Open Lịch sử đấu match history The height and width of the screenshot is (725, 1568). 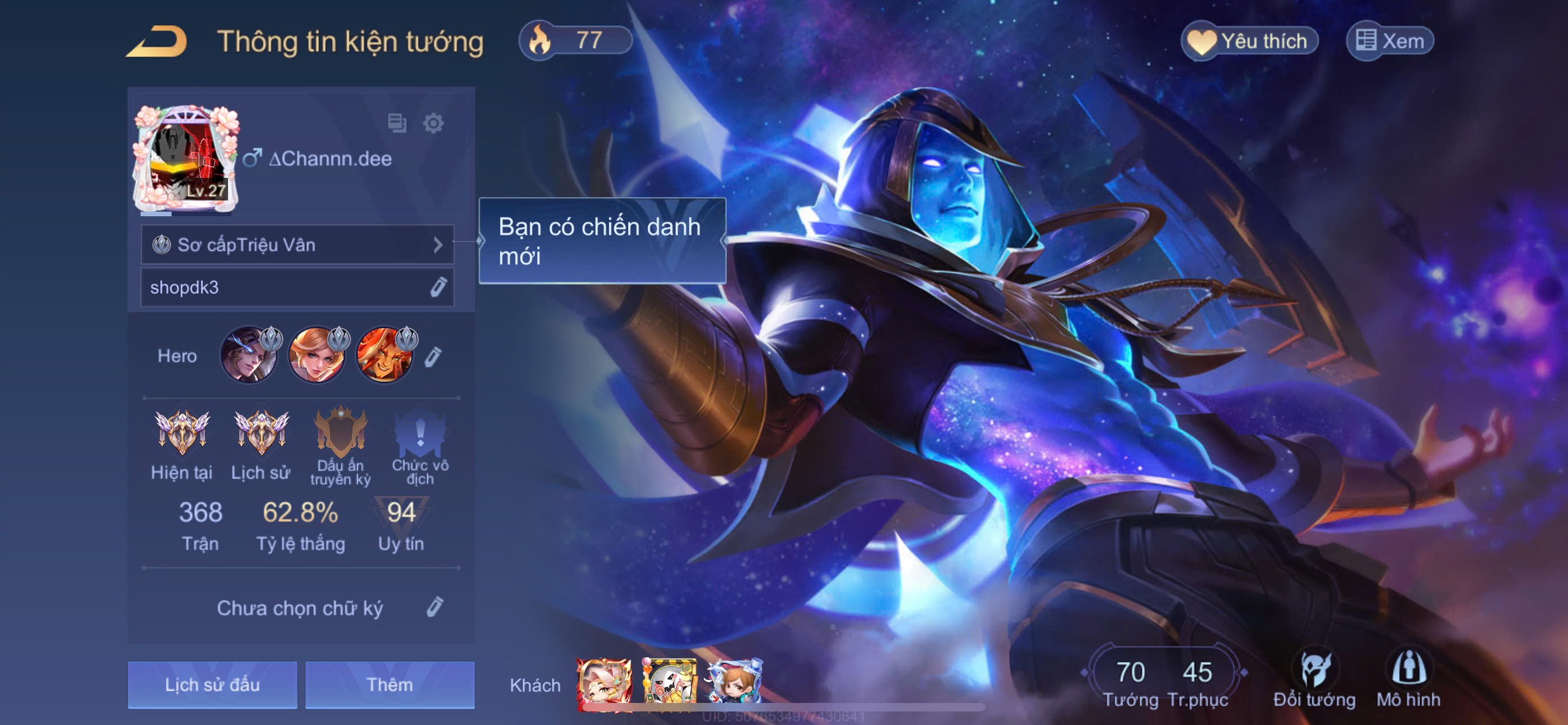pos(212,685)
